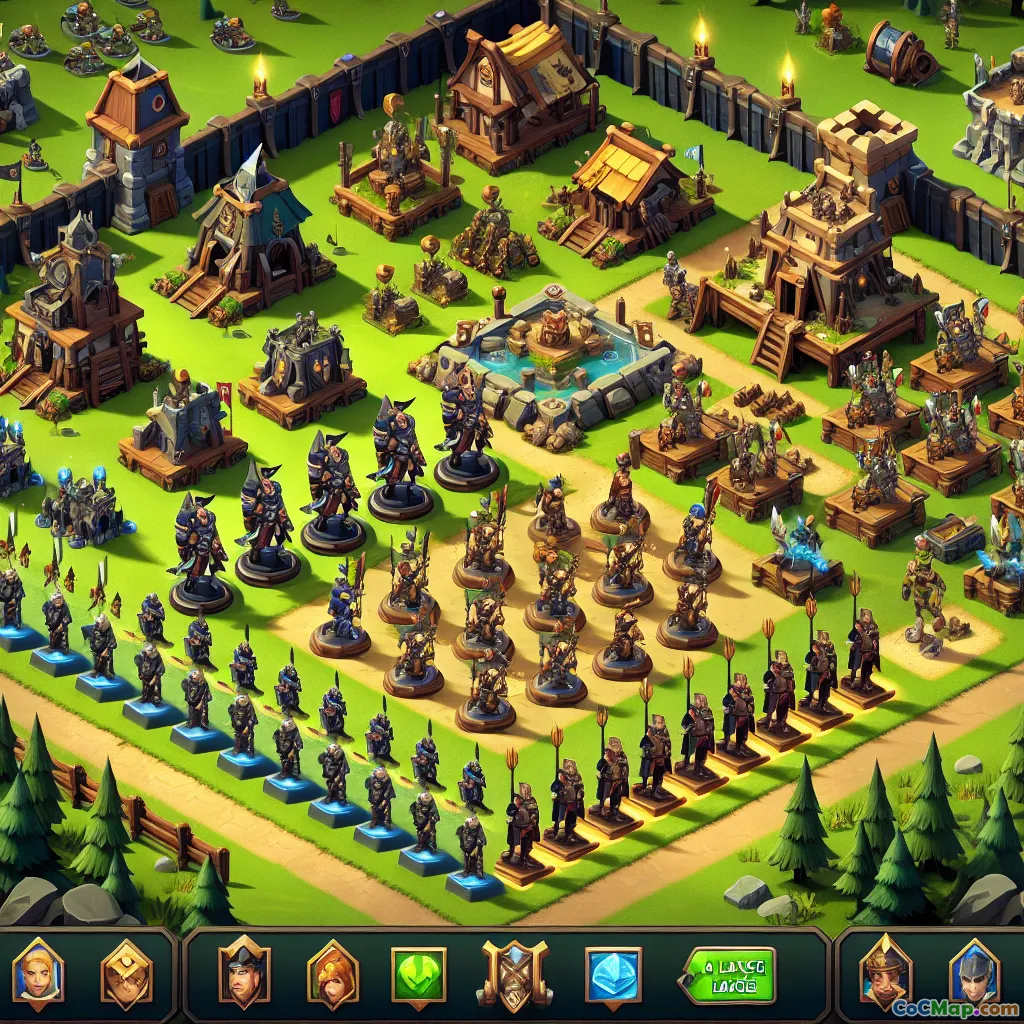1024x1024 pixels.
Task: Select the orange-haired hero portrait
Action: click(333, 975)
